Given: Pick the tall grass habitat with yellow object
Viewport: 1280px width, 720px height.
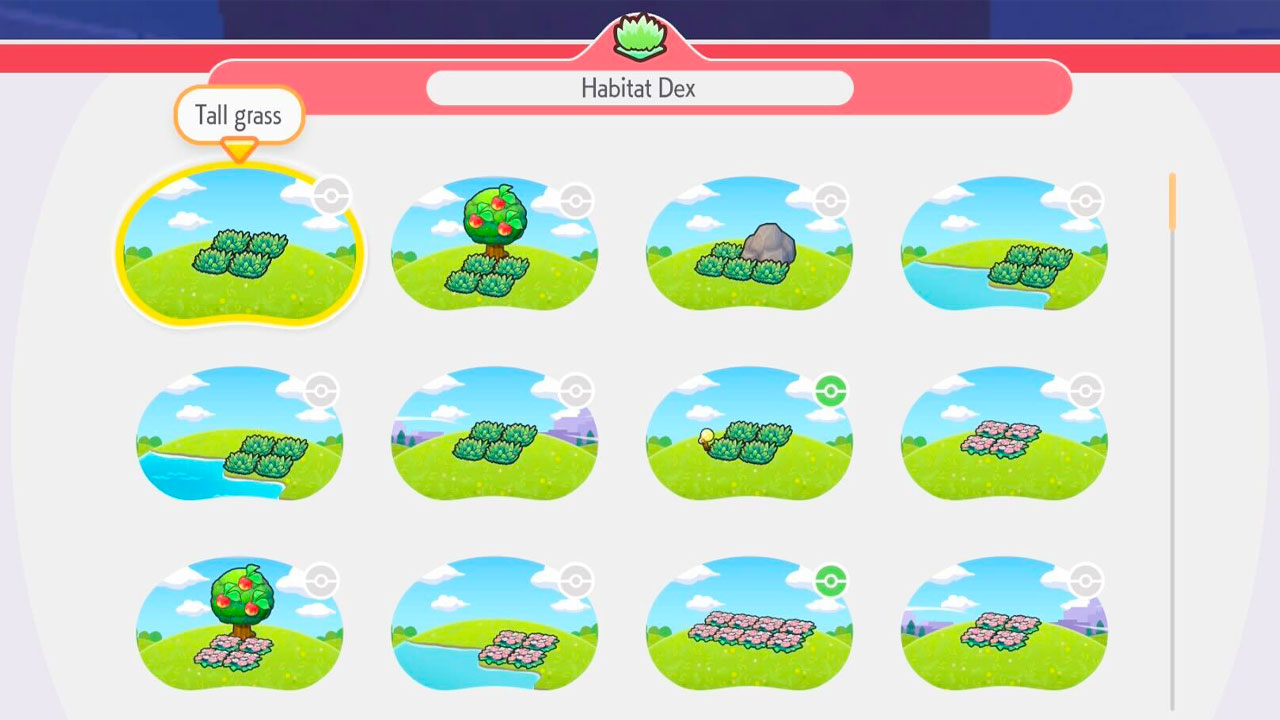Looking at the screenshot, I should pyautogui.click(x=749, y=435).
